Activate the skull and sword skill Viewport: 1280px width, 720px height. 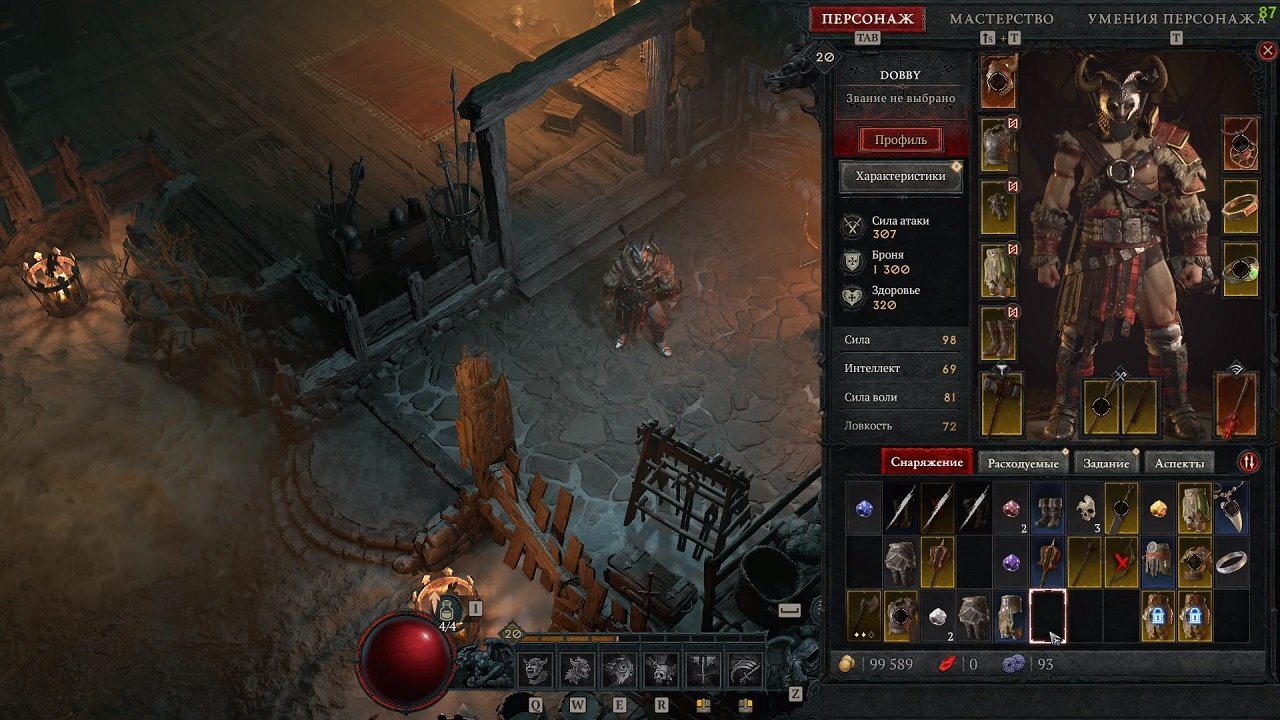coord(661,670)
